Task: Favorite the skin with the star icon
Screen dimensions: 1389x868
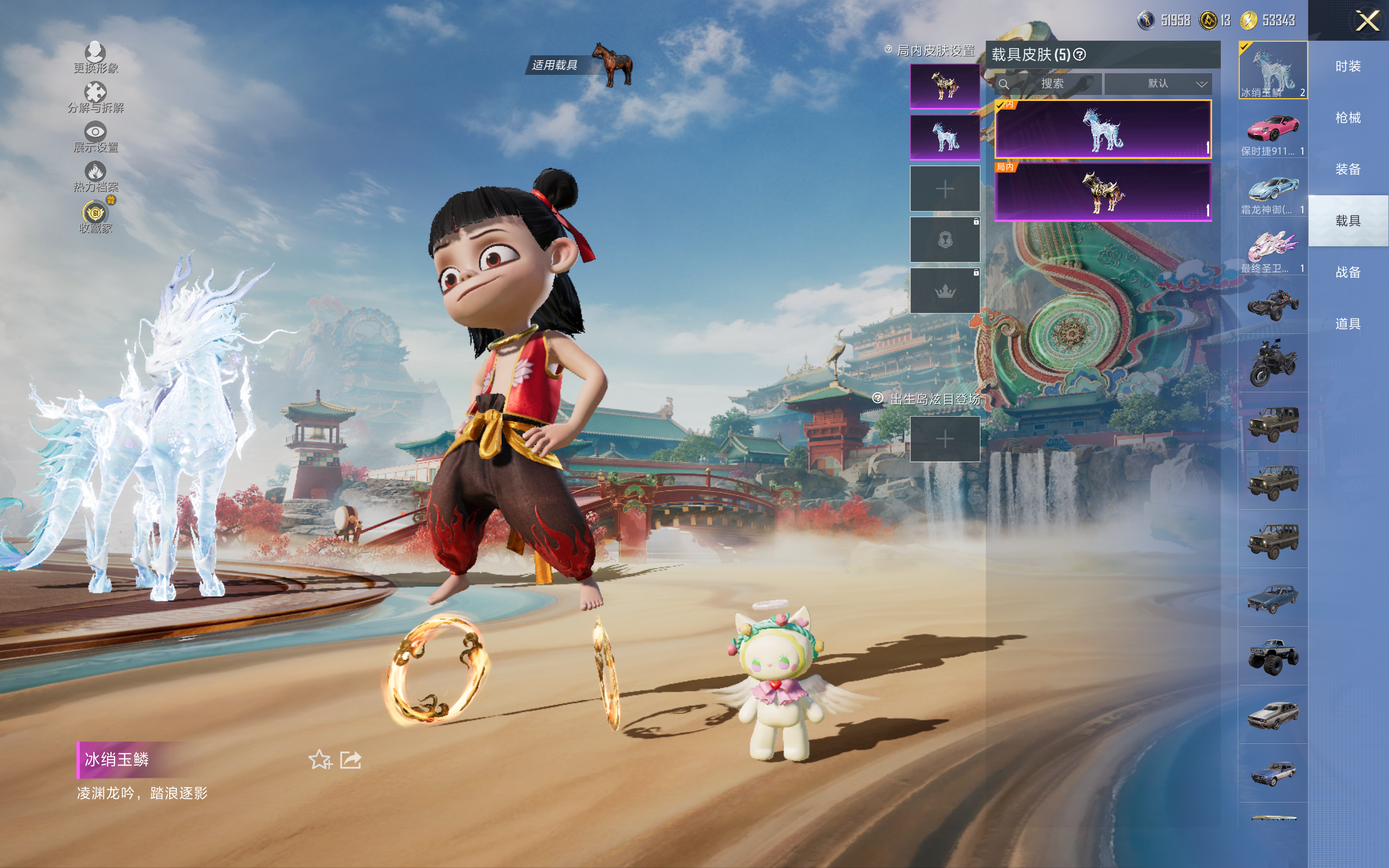Action: point(320,759)
